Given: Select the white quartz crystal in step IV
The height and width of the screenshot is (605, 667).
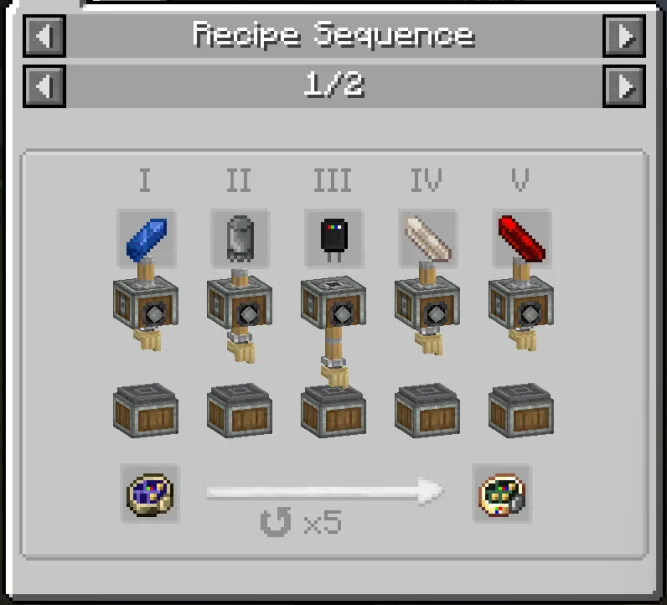Looking at the screenshot, I should tap(428, 238).
